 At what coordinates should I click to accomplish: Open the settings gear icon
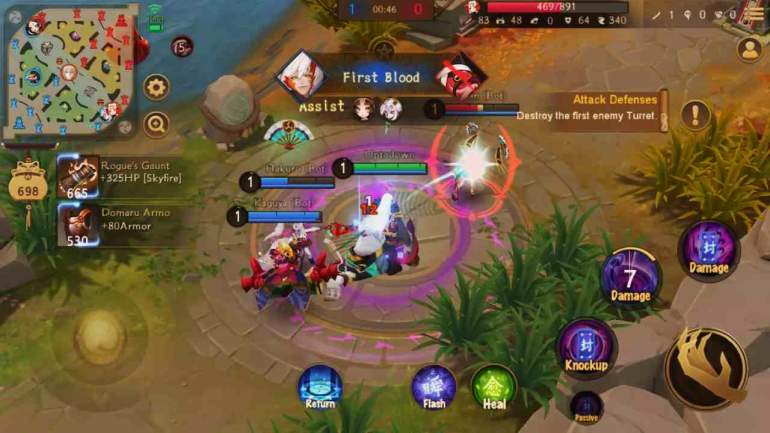click(156, 88)
